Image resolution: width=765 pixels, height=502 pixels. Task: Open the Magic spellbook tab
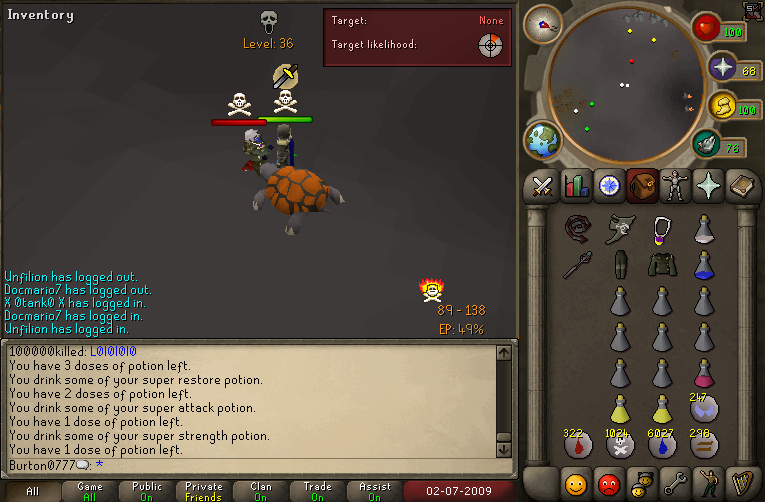point(741,186)
